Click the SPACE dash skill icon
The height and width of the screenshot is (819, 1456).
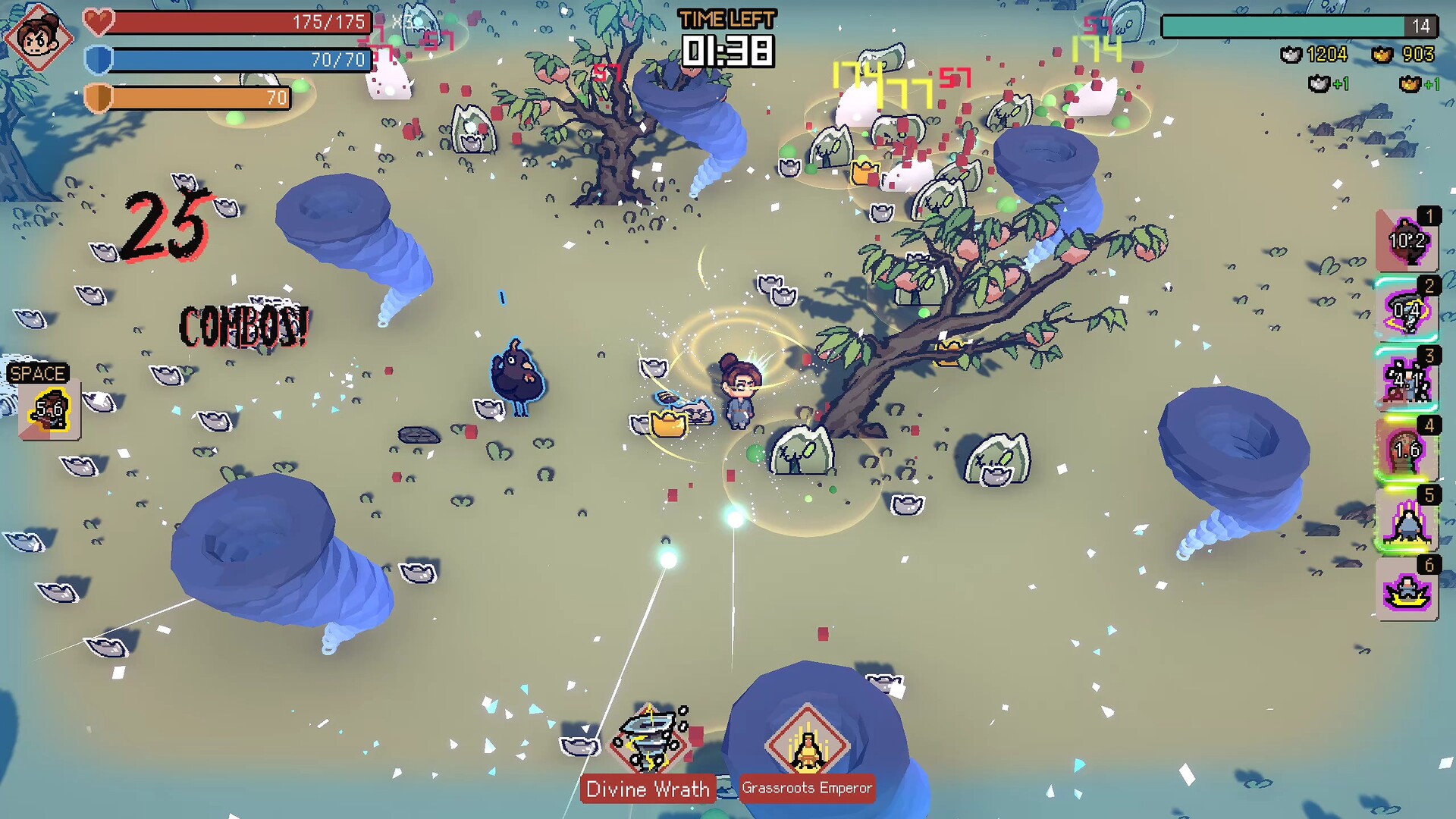coord(49,410)
